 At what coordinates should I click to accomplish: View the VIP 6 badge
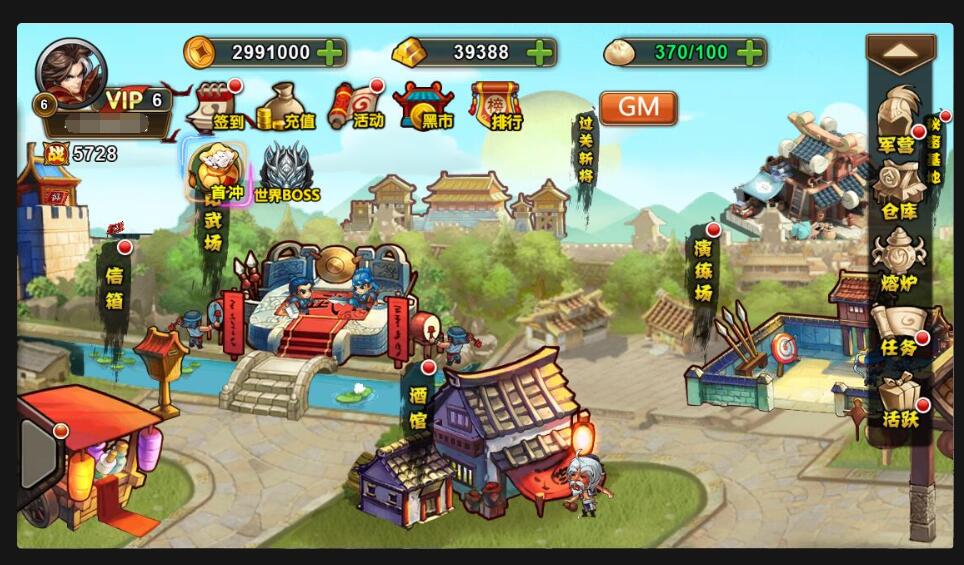(x=135, y=100)
